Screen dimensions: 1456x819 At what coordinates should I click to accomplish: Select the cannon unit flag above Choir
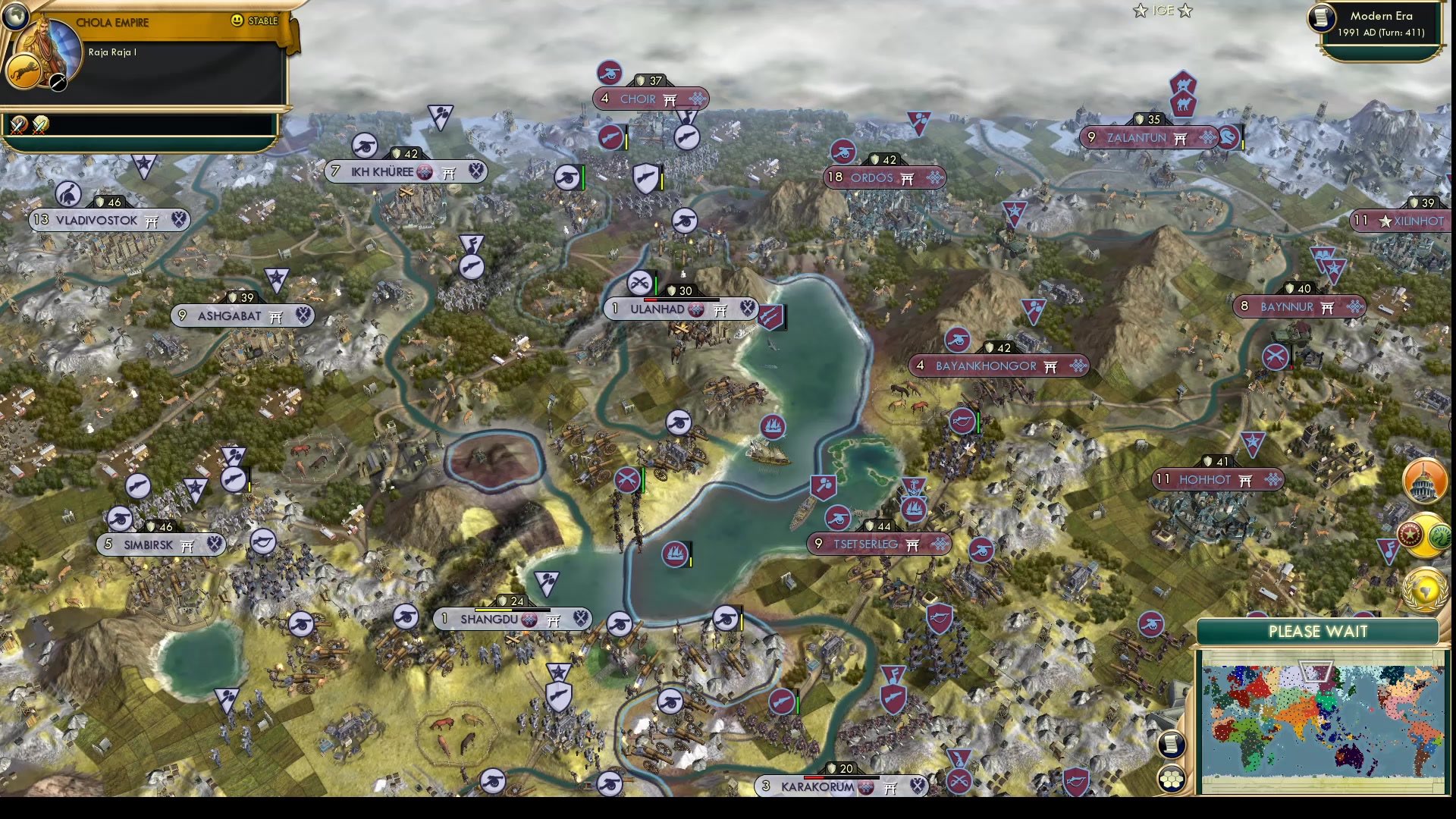point(611,74)
